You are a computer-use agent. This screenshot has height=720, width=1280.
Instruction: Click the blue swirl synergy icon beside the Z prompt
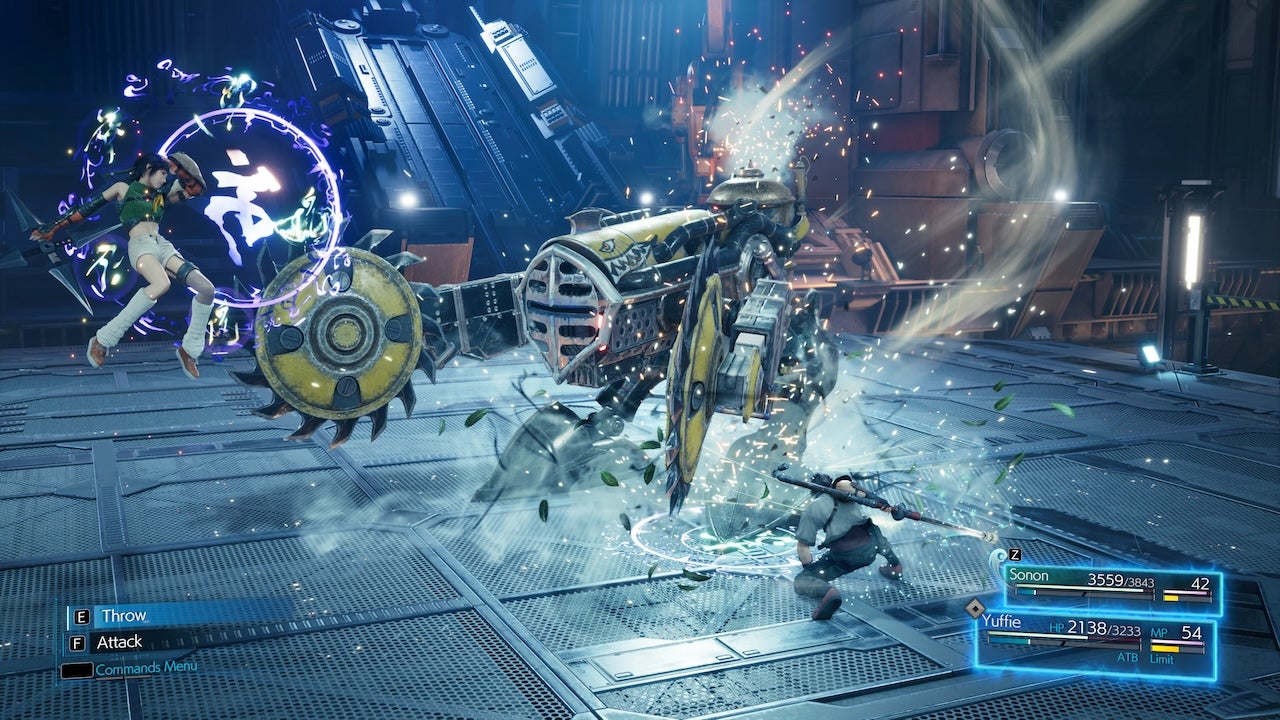click(999, 558)
